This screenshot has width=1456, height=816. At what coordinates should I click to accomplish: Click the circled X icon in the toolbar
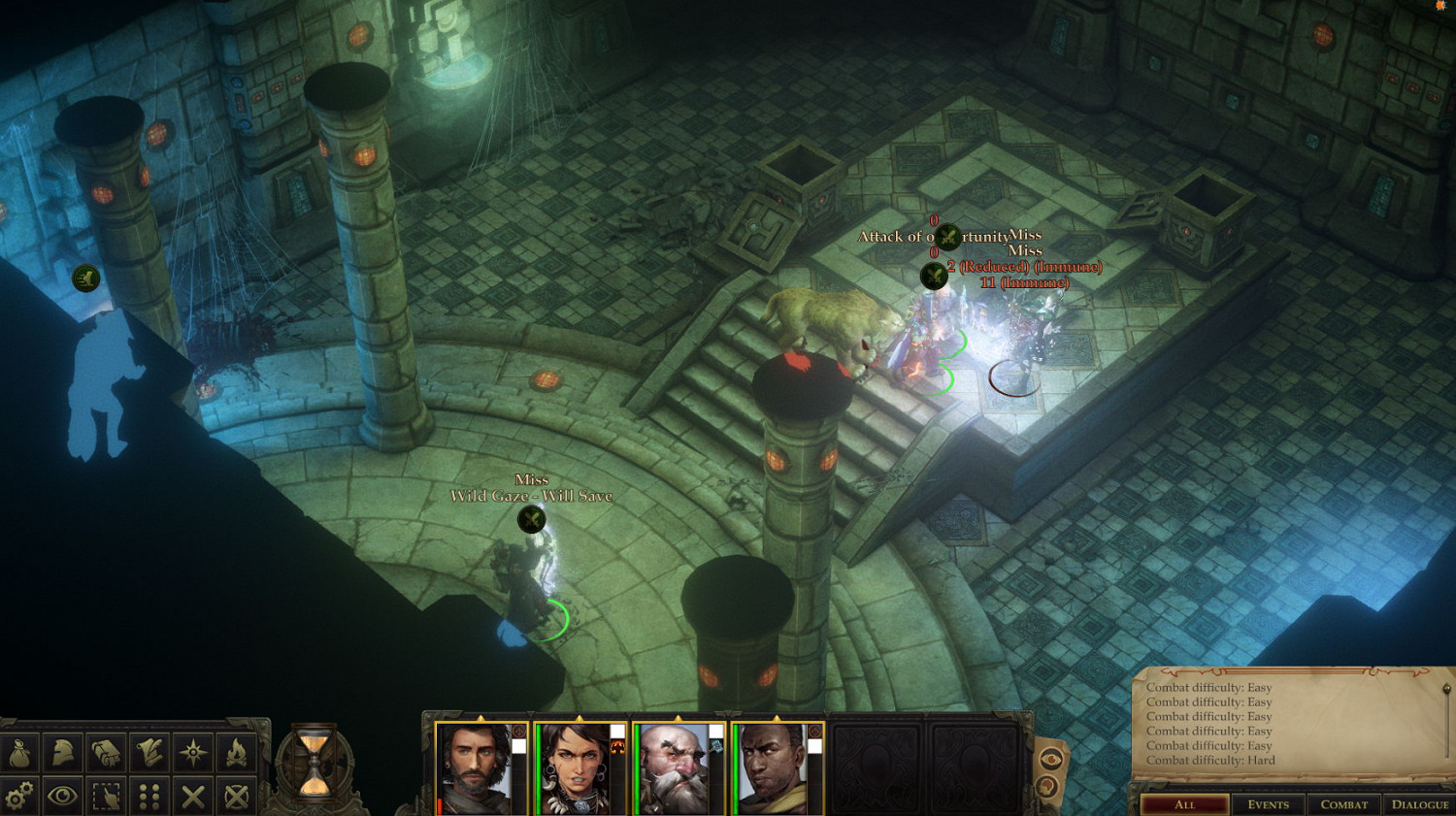236,797
